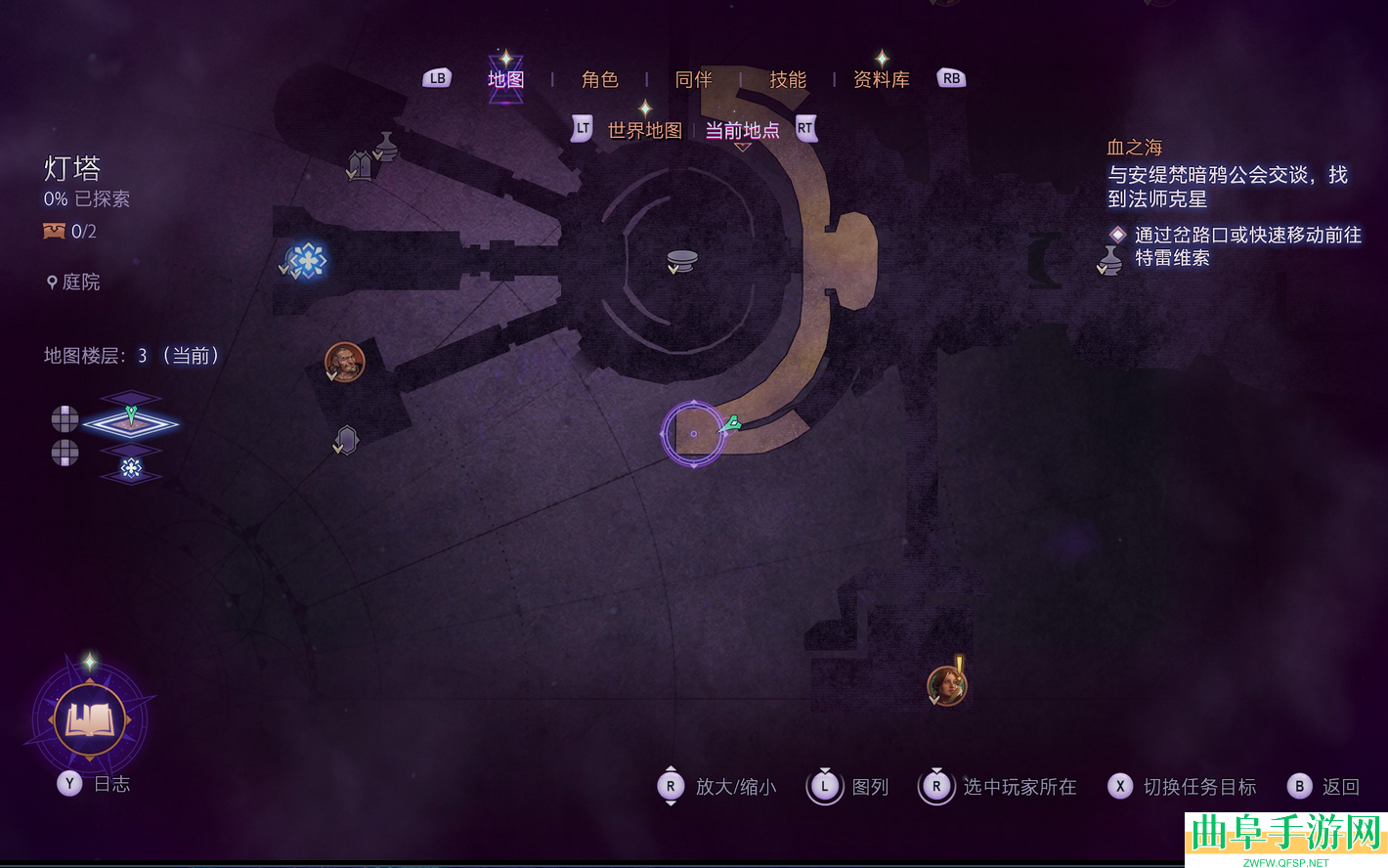1388x868 pixels.
Task: Open the 曲阜手游网 watermark link
Action: point(1285,838)
